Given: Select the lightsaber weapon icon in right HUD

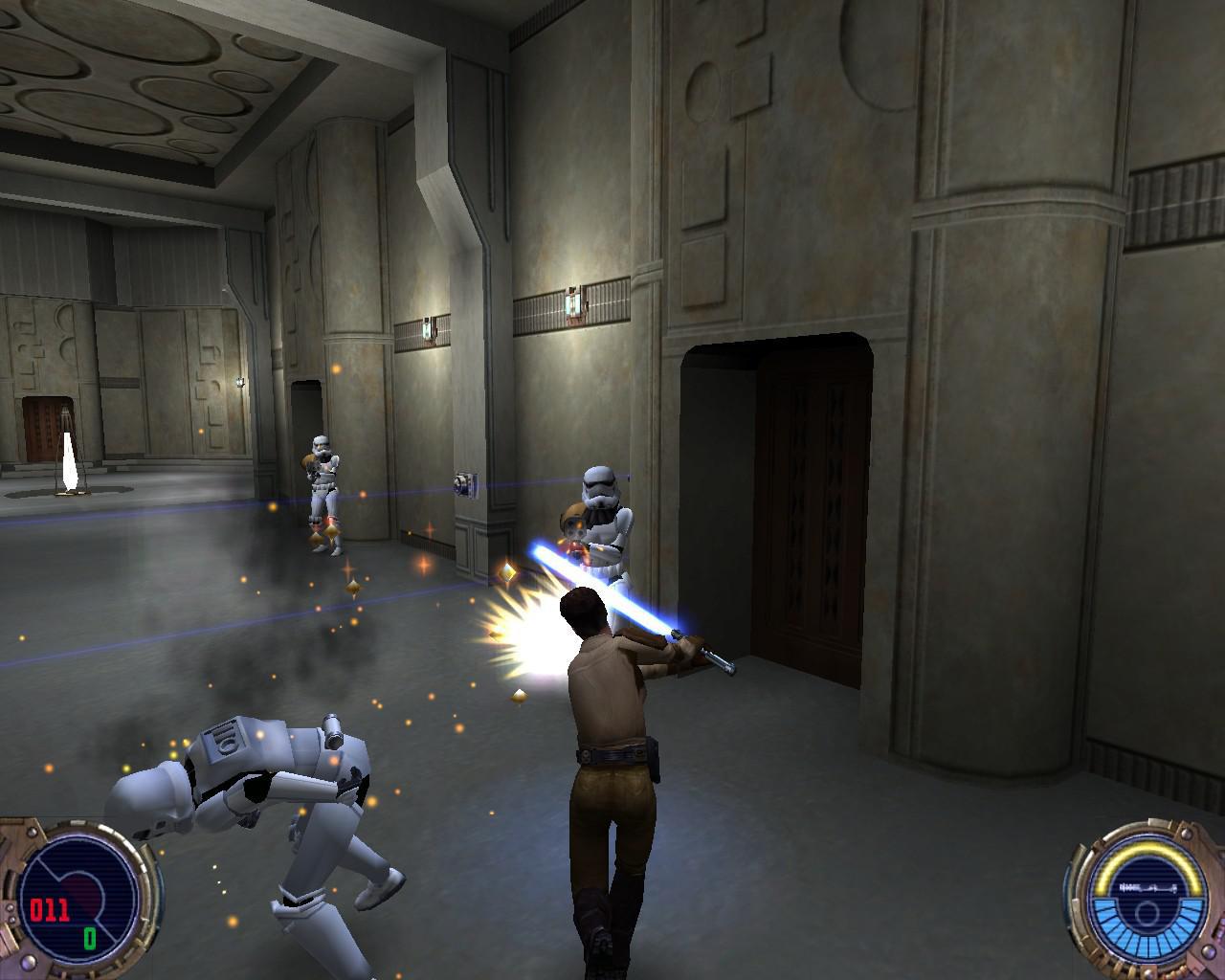Looking at the screenshot, I should [x=1148, y=887].
